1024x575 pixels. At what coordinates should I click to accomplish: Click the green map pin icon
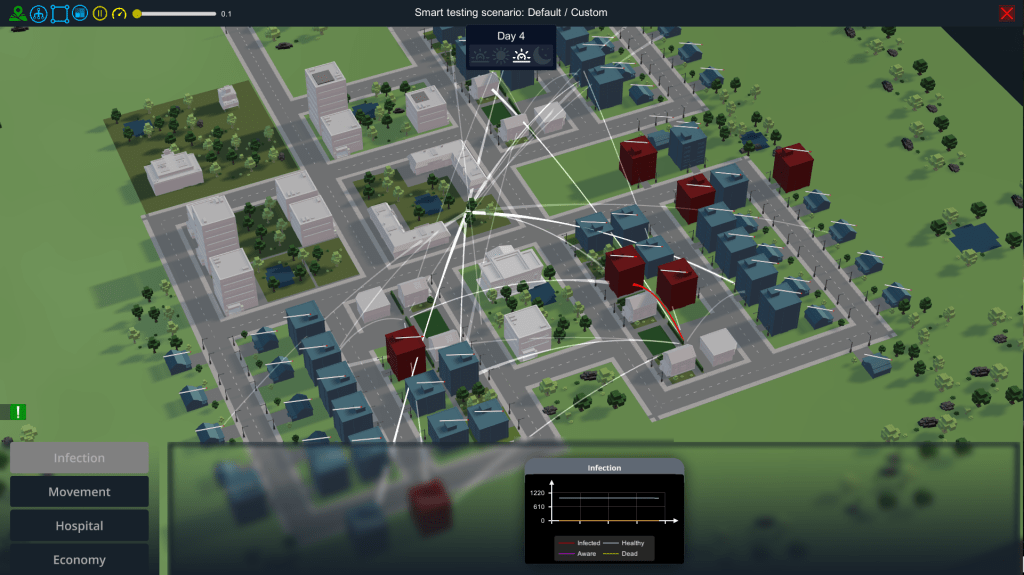tap(17, 13)
